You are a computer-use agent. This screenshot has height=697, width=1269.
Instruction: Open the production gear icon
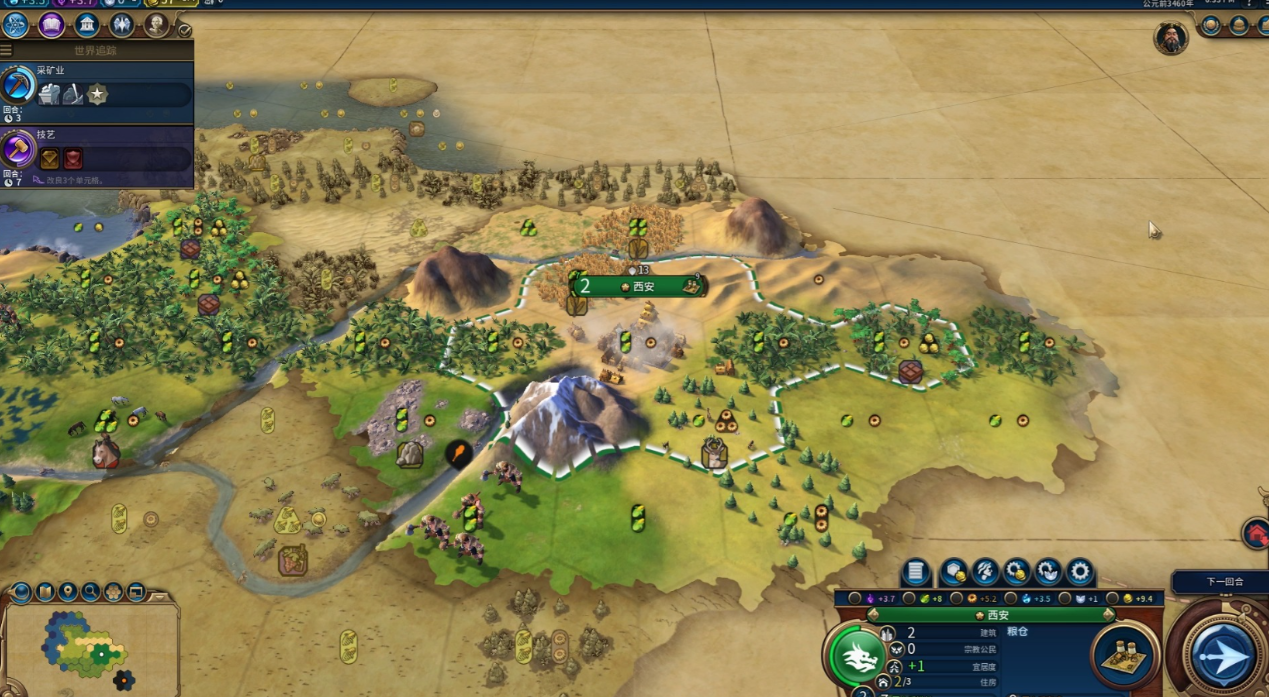1079,572
